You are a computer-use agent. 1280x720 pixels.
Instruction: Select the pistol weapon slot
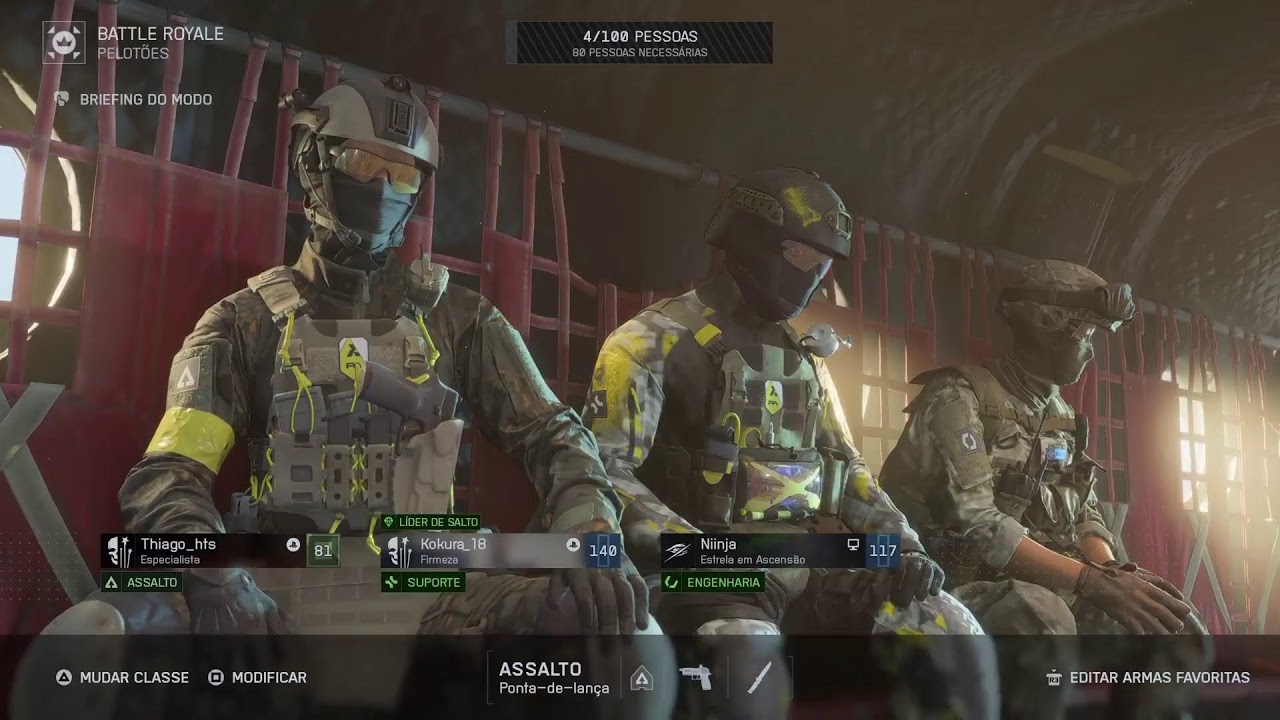pos(696,677)
